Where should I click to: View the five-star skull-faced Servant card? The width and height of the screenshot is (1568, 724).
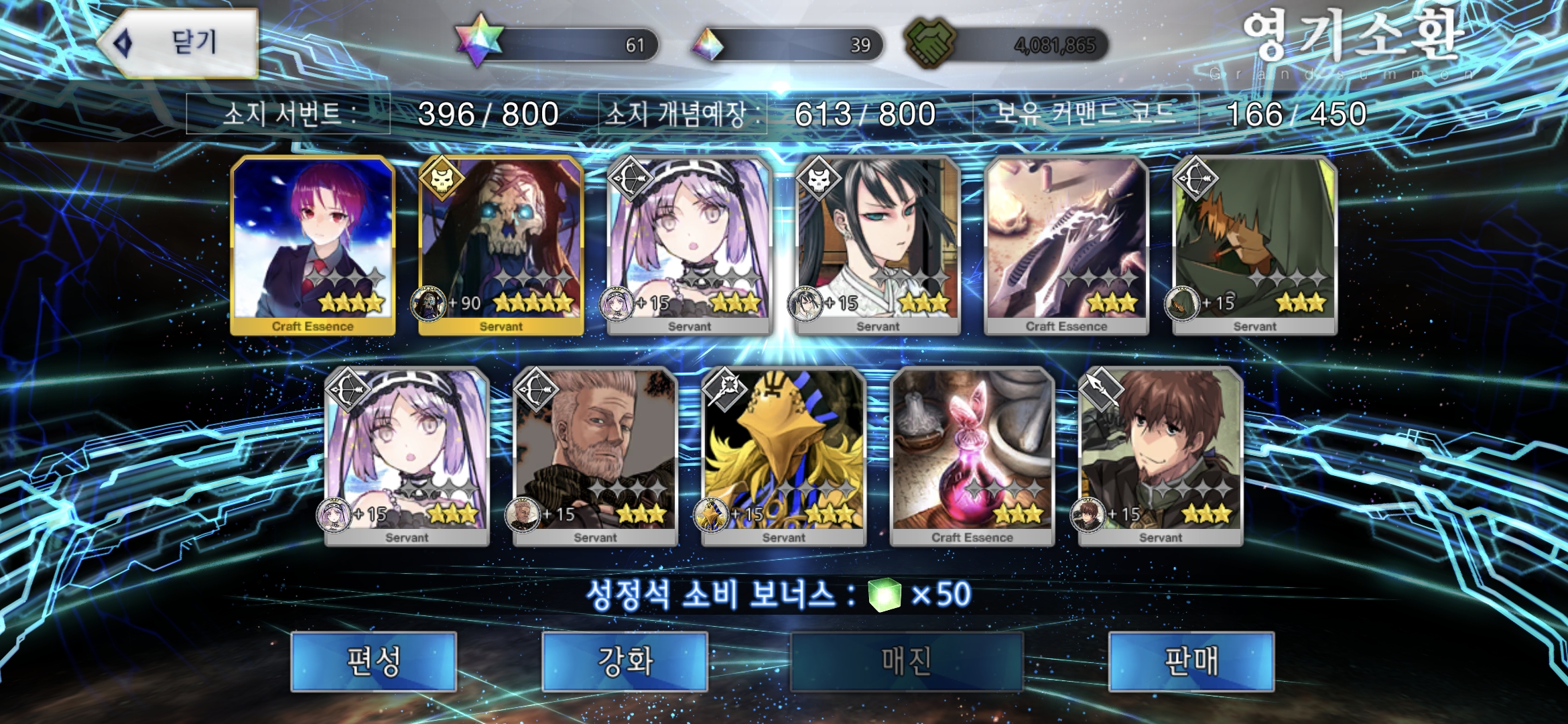click(x=501, y=245)
